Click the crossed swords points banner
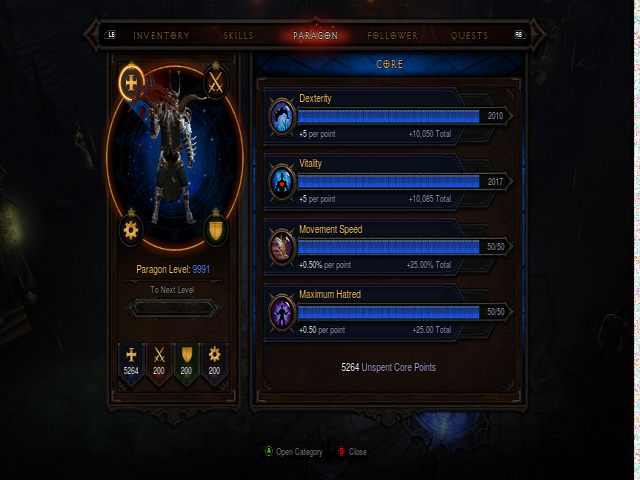The image size is (640, 480). click(x=158, y=364)
